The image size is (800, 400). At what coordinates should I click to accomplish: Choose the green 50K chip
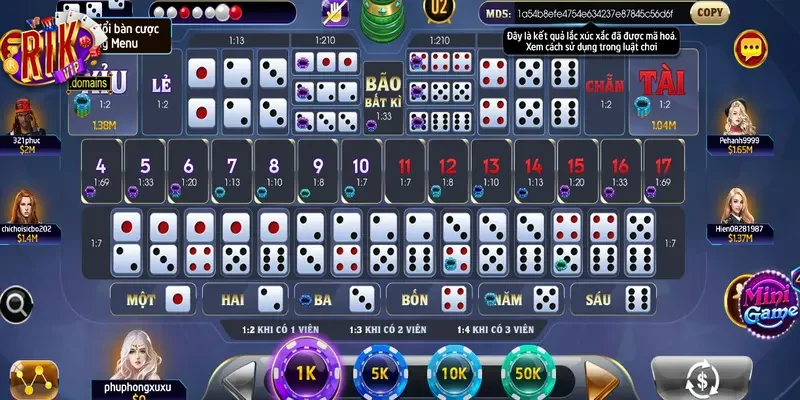[x=530, y=373]
